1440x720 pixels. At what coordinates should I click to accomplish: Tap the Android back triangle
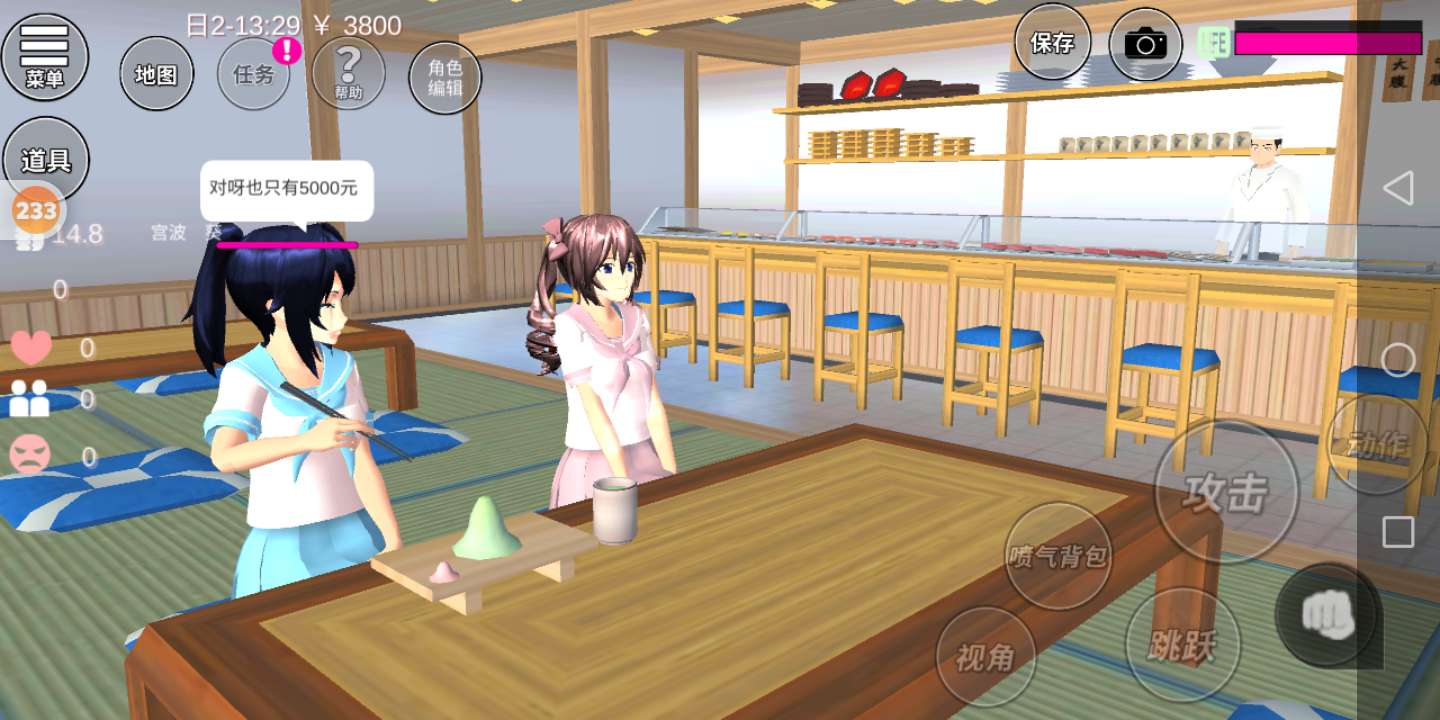(1398, 187)
